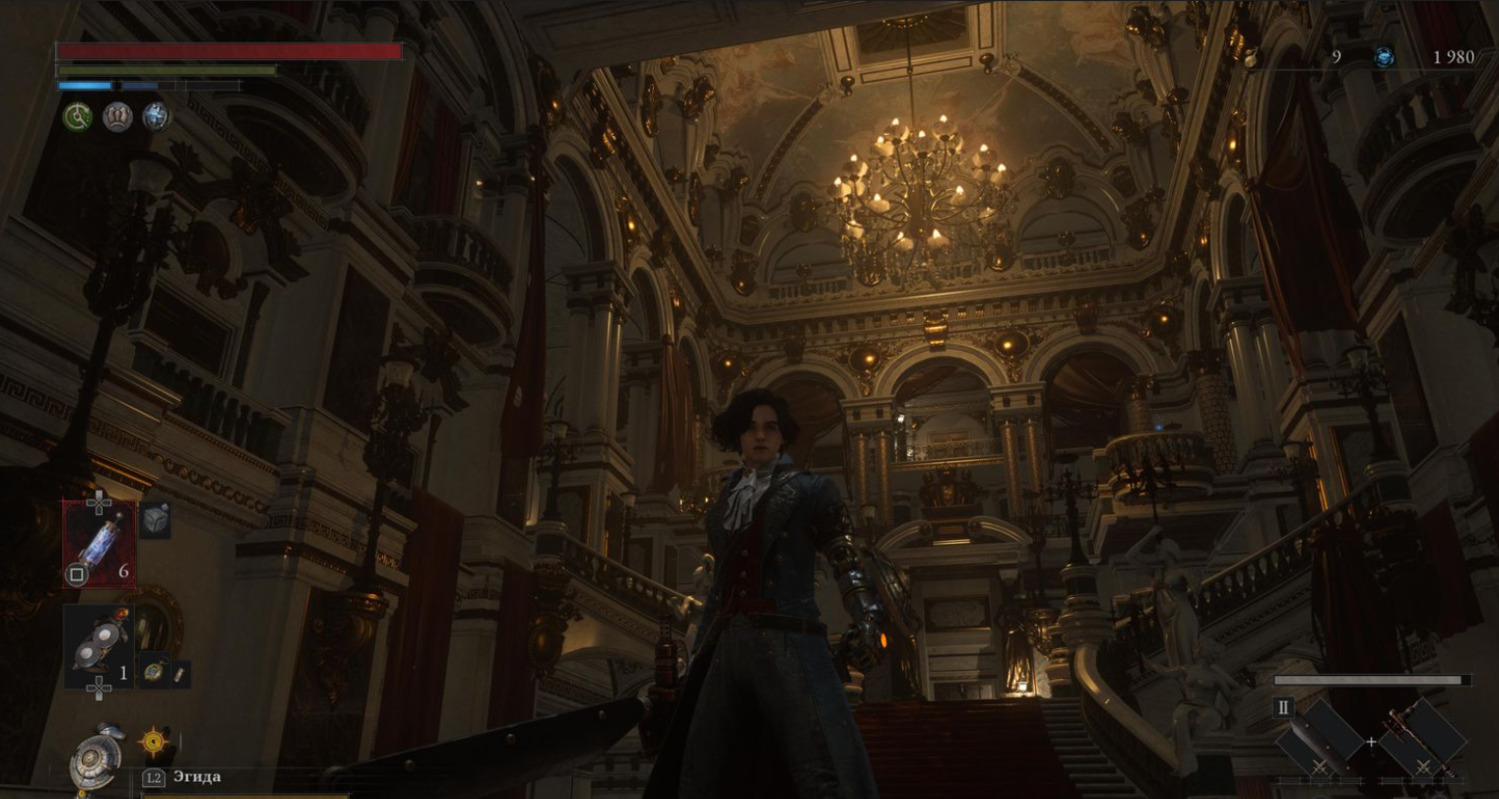Pick the grey cube item beside Pulse Cell
The width and height of the screenshot is (1499, 799).
(155, 520)
